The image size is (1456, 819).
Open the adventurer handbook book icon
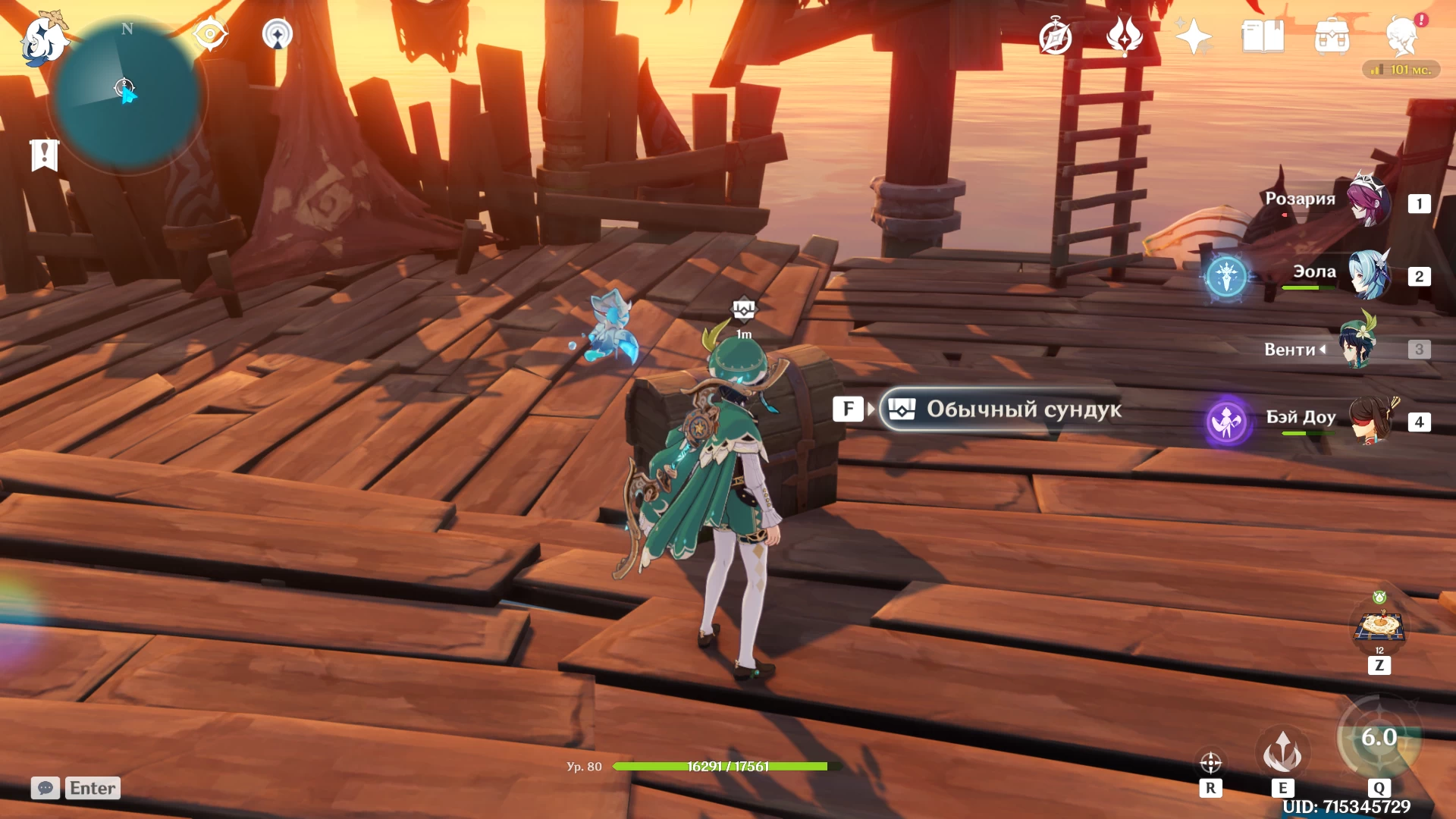point(1263,36)
